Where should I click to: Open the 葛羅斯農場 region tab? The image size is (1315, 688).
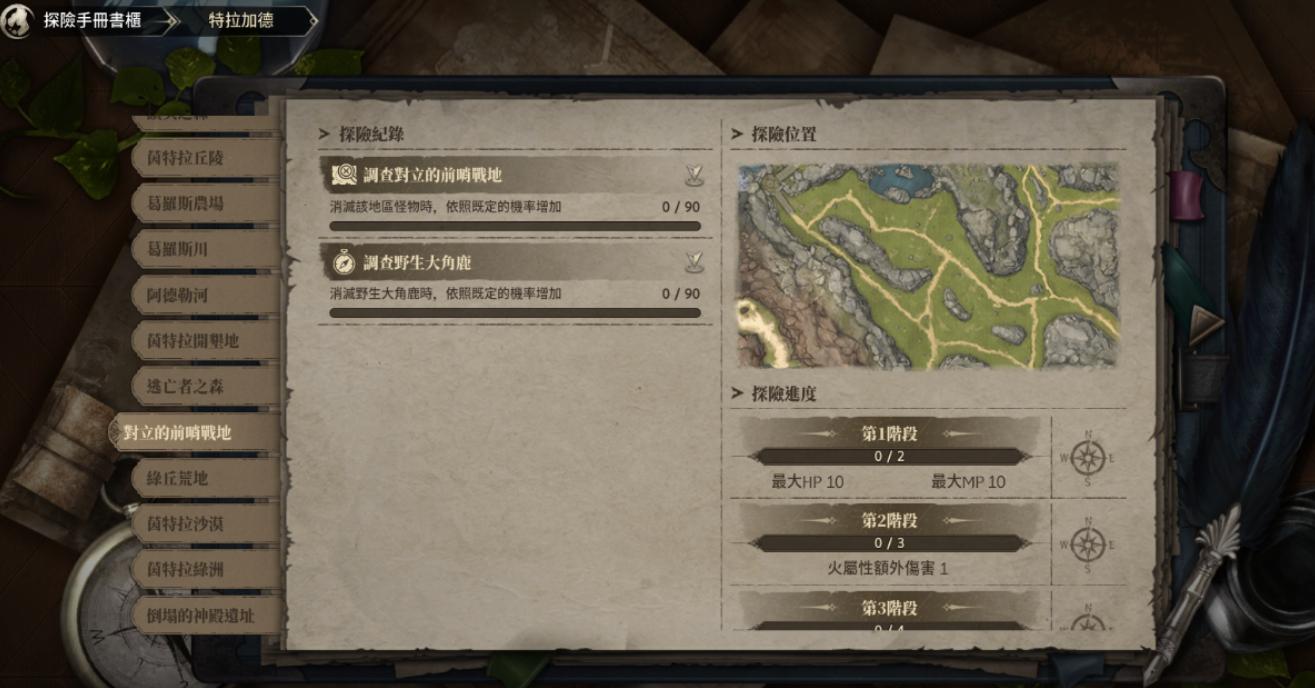click(186, 203)
